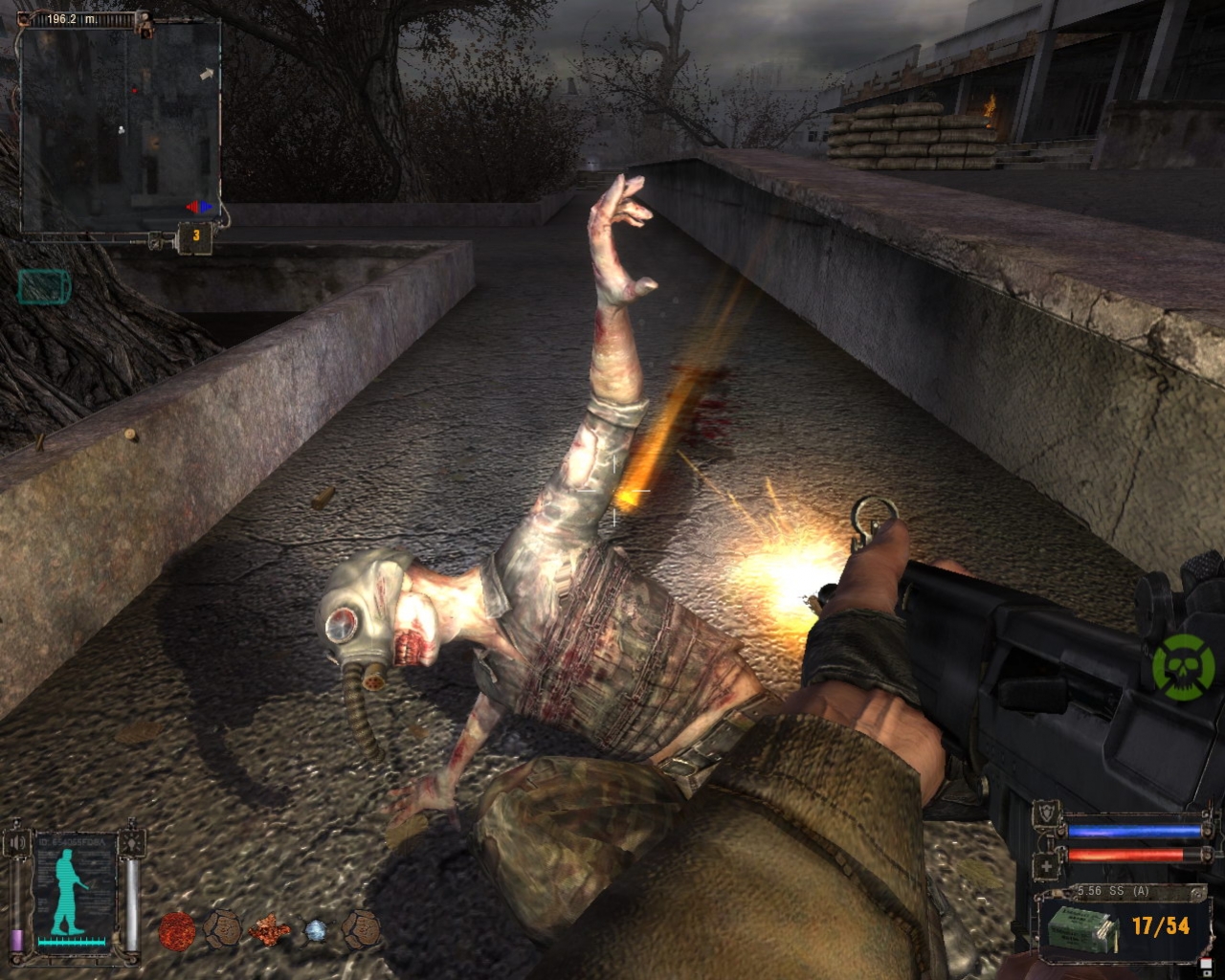Select the teal PDA contact icon
The height and width of the screenshot is (980, 1225).
(x=43, y=284)
